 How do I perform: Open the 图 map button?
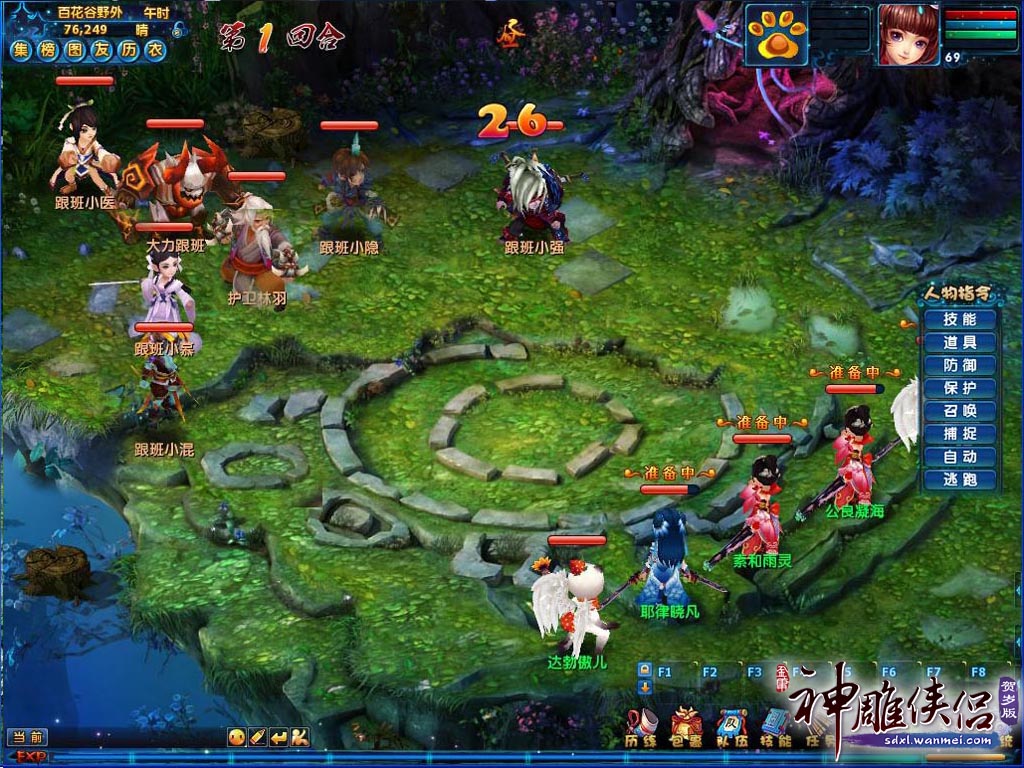pyautogui.click(x=75, y=49)
